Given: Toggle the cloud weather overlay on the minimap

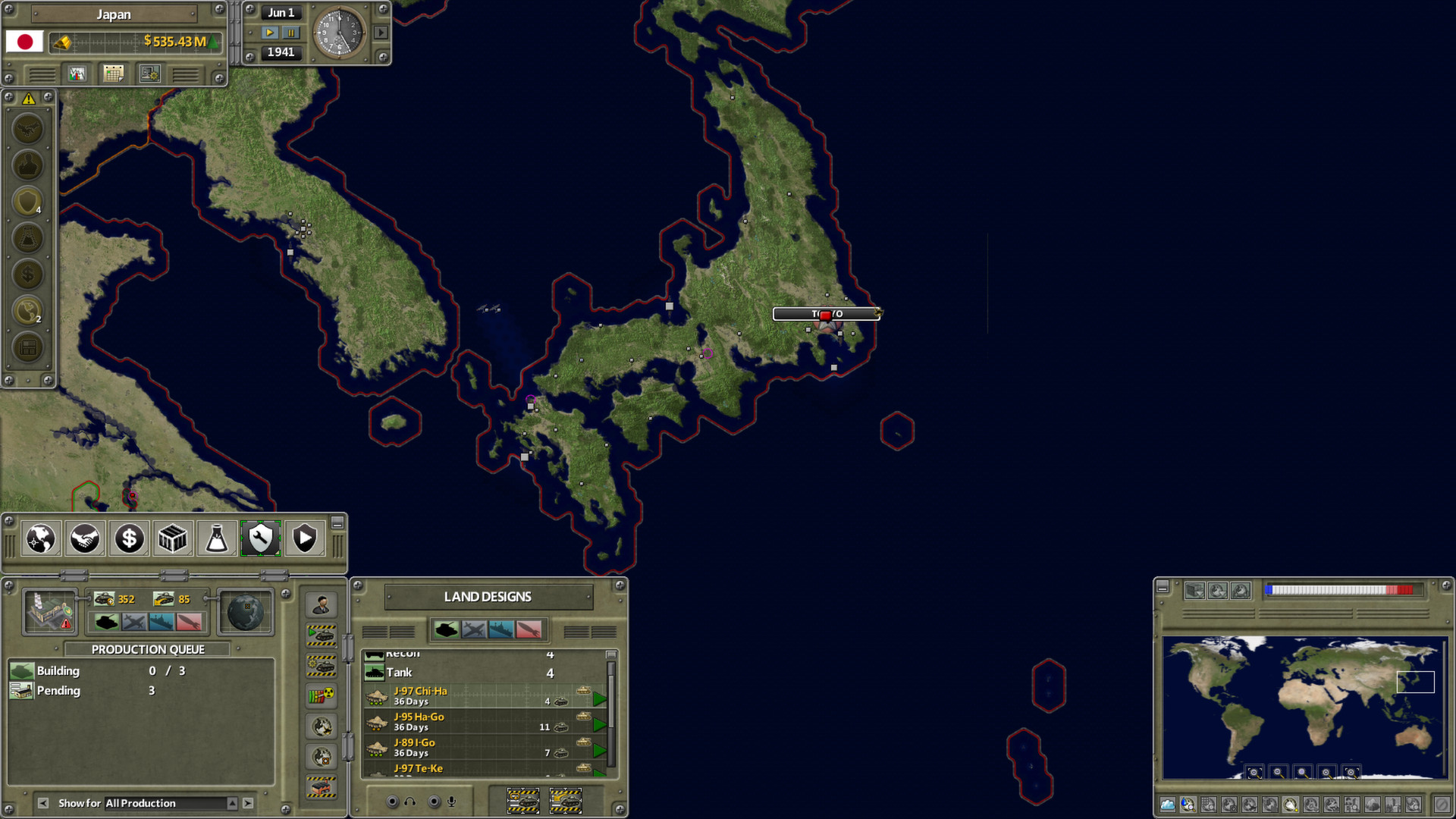Looking at the screenshot, I should (x=1166, y=805).
